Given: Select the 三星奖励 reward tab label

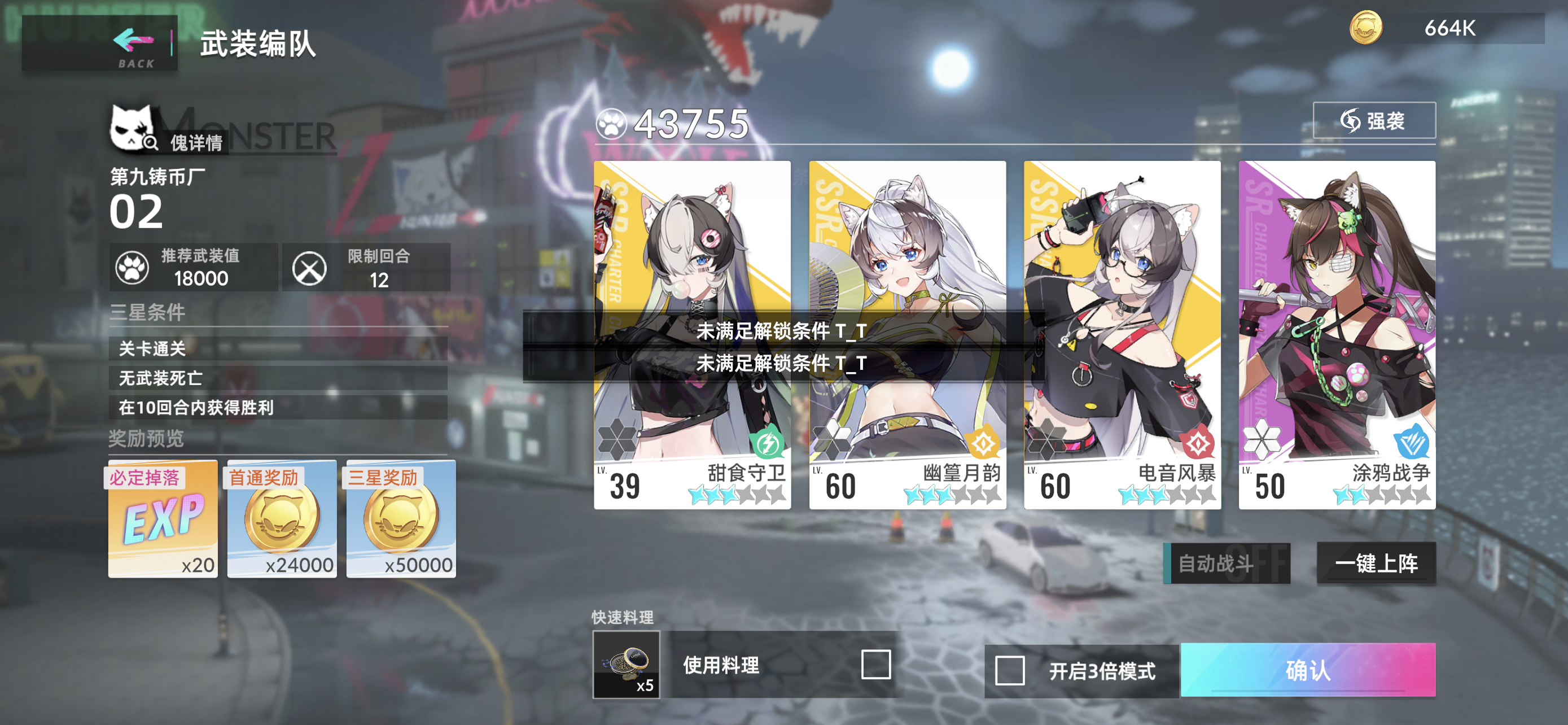Looking at the screenshot, I should pos(384,478).
